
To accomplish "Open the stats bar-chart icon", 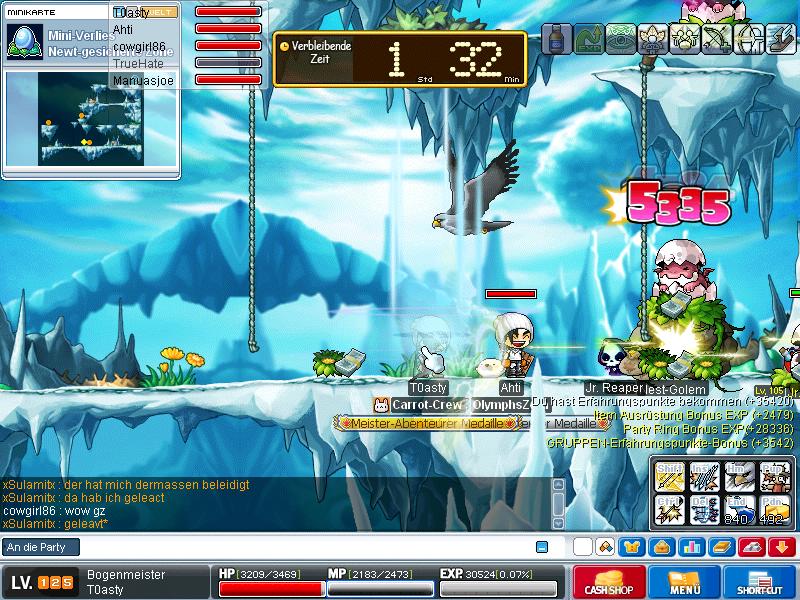I will 688,547.
